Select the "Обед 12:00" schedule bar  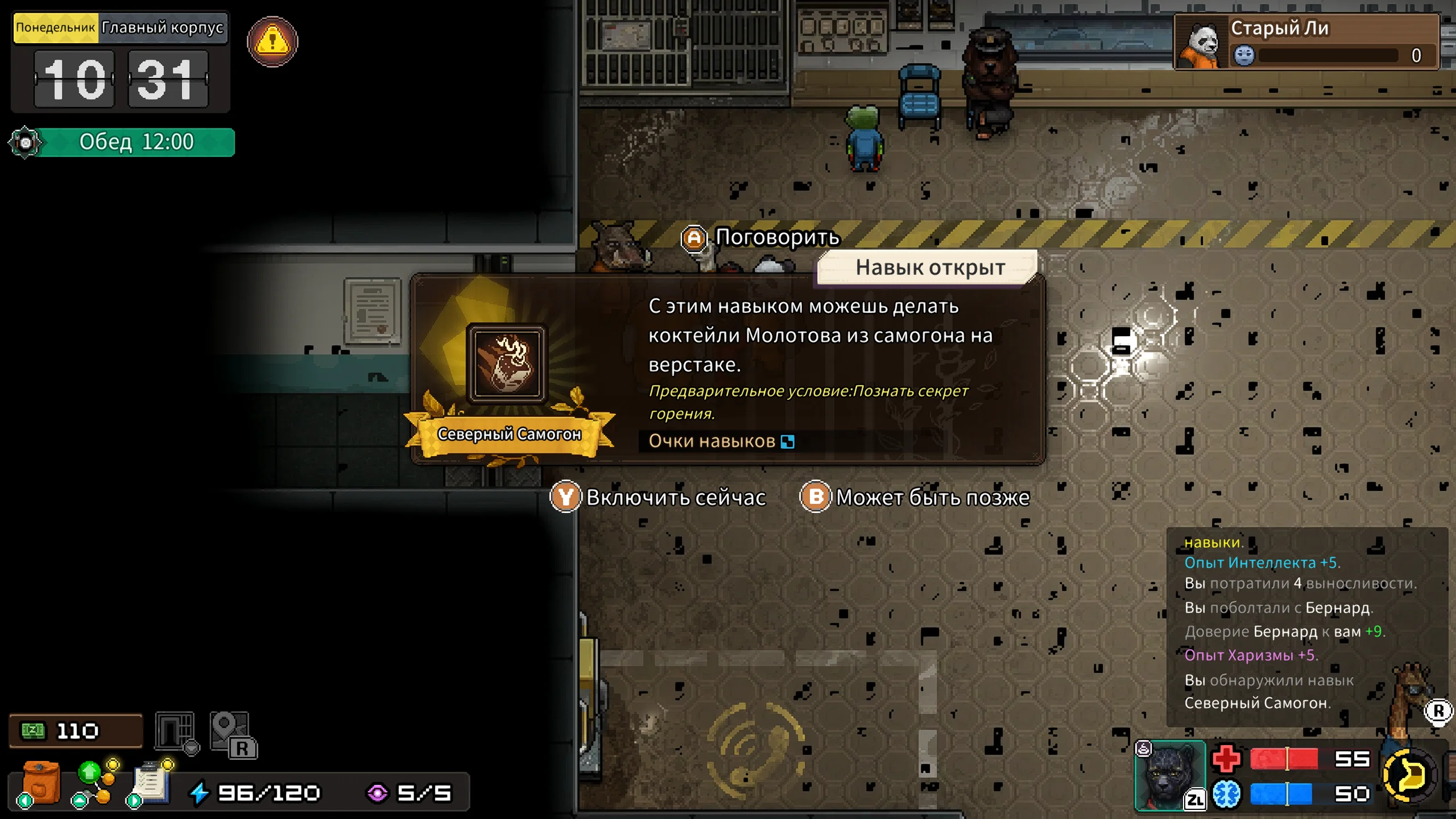tap(136, 142)
